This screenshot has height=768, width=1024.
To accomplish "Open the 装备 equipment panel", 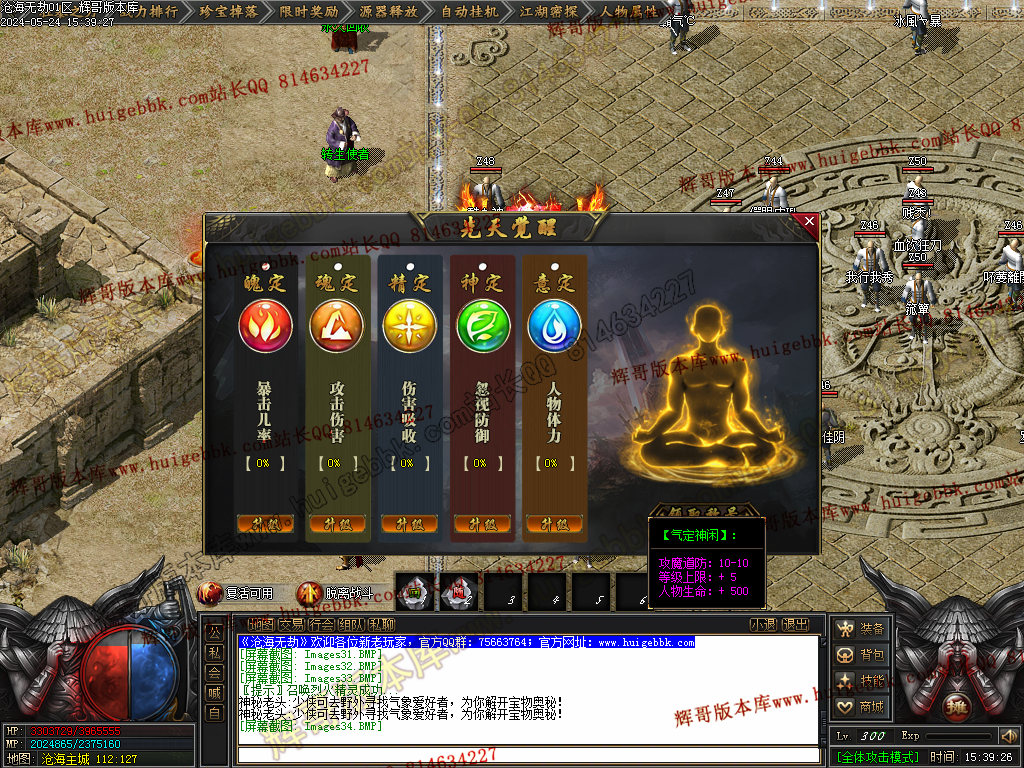I will pyautogui.click(x=862, y=629).
